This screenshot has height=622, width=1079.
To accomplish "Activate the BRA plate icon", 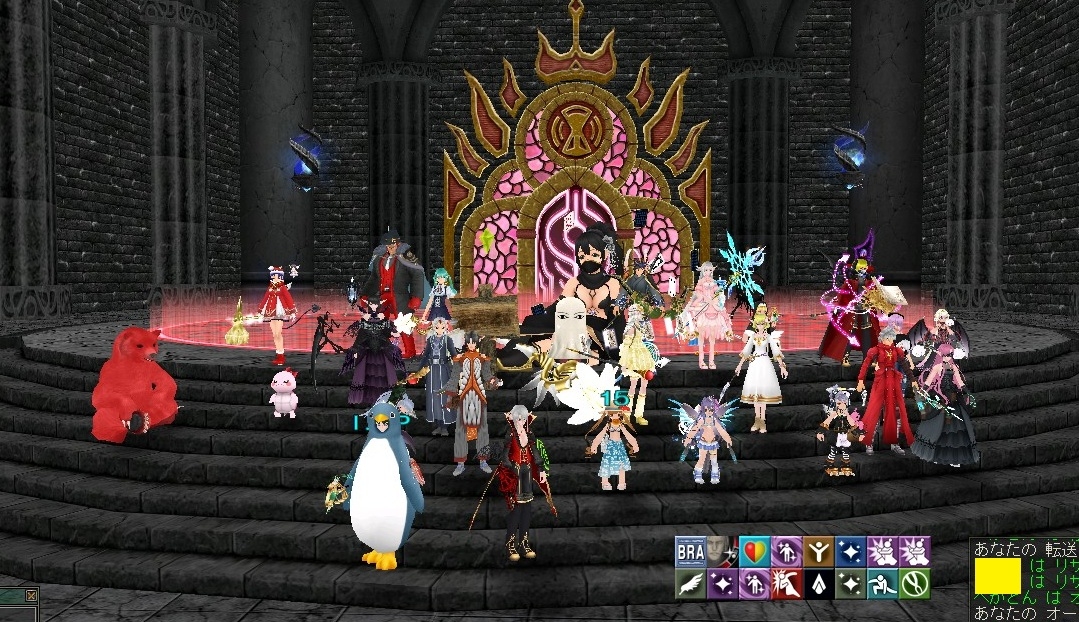I will tap(690, 552).
